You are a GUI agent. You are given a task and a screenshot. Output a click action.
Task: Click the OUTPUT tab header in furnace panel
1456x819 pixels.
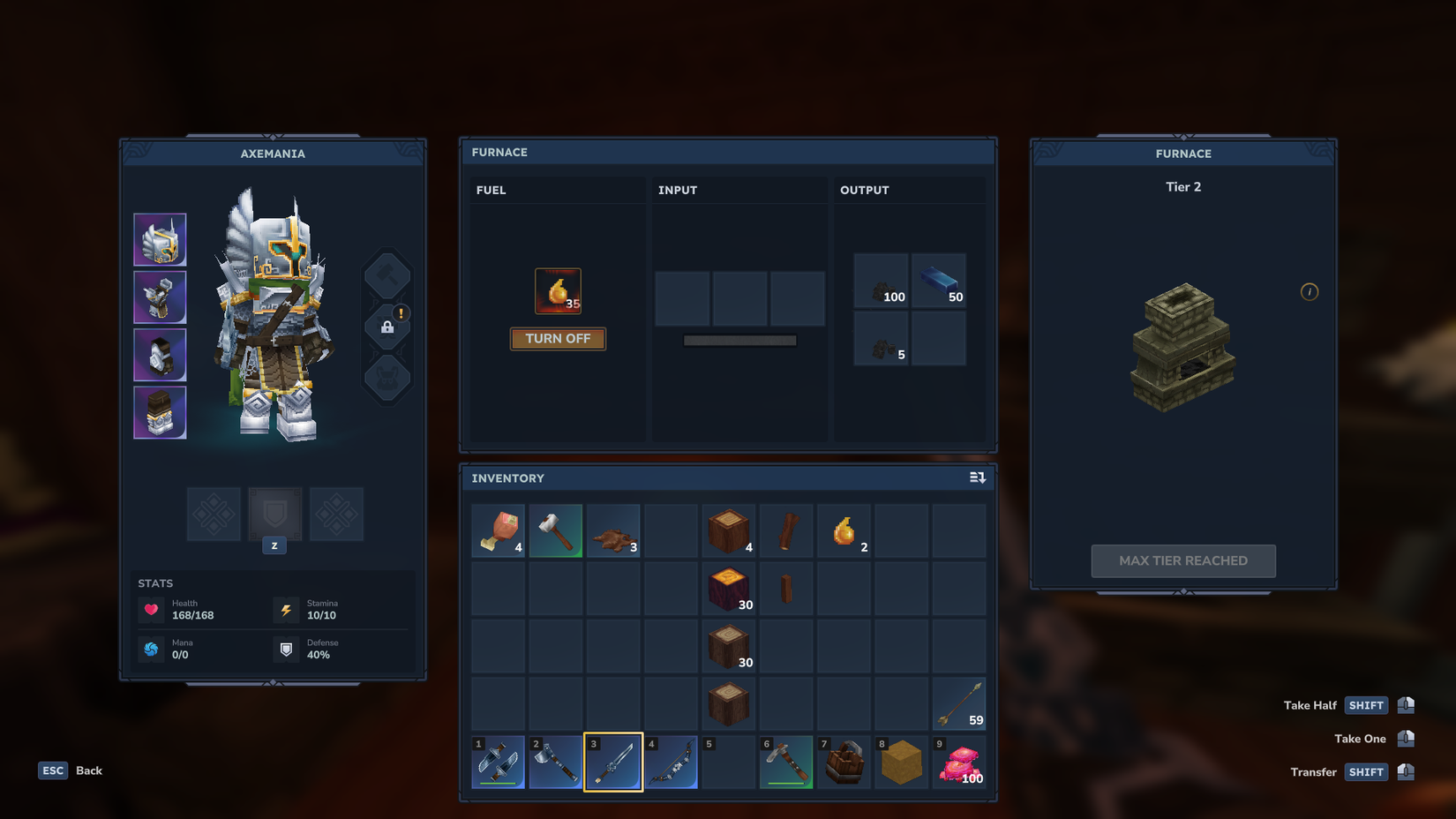coord(864,190)
